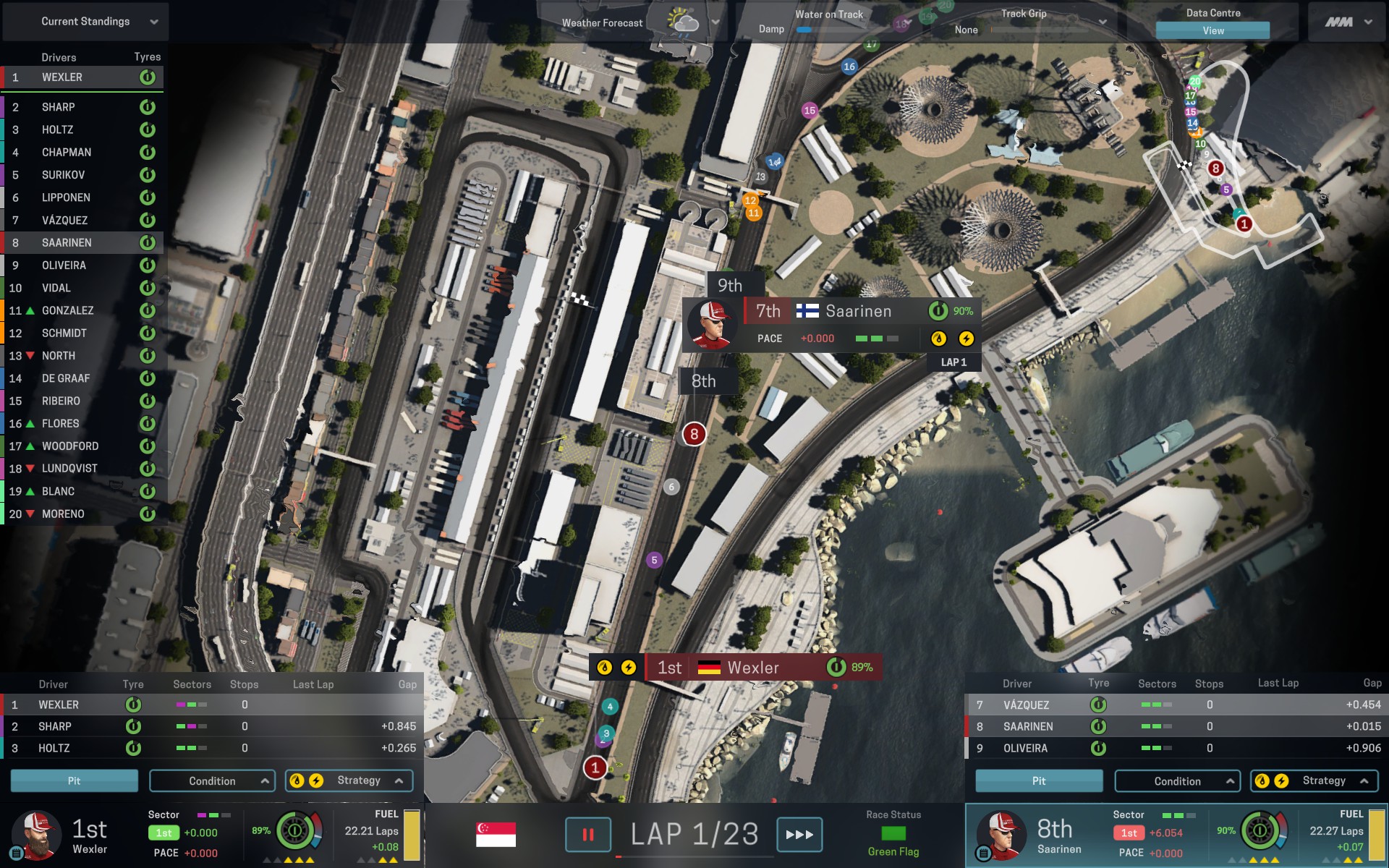View the Data Centre
The width and height of the screenshot is (1389, 868).
1212,30
